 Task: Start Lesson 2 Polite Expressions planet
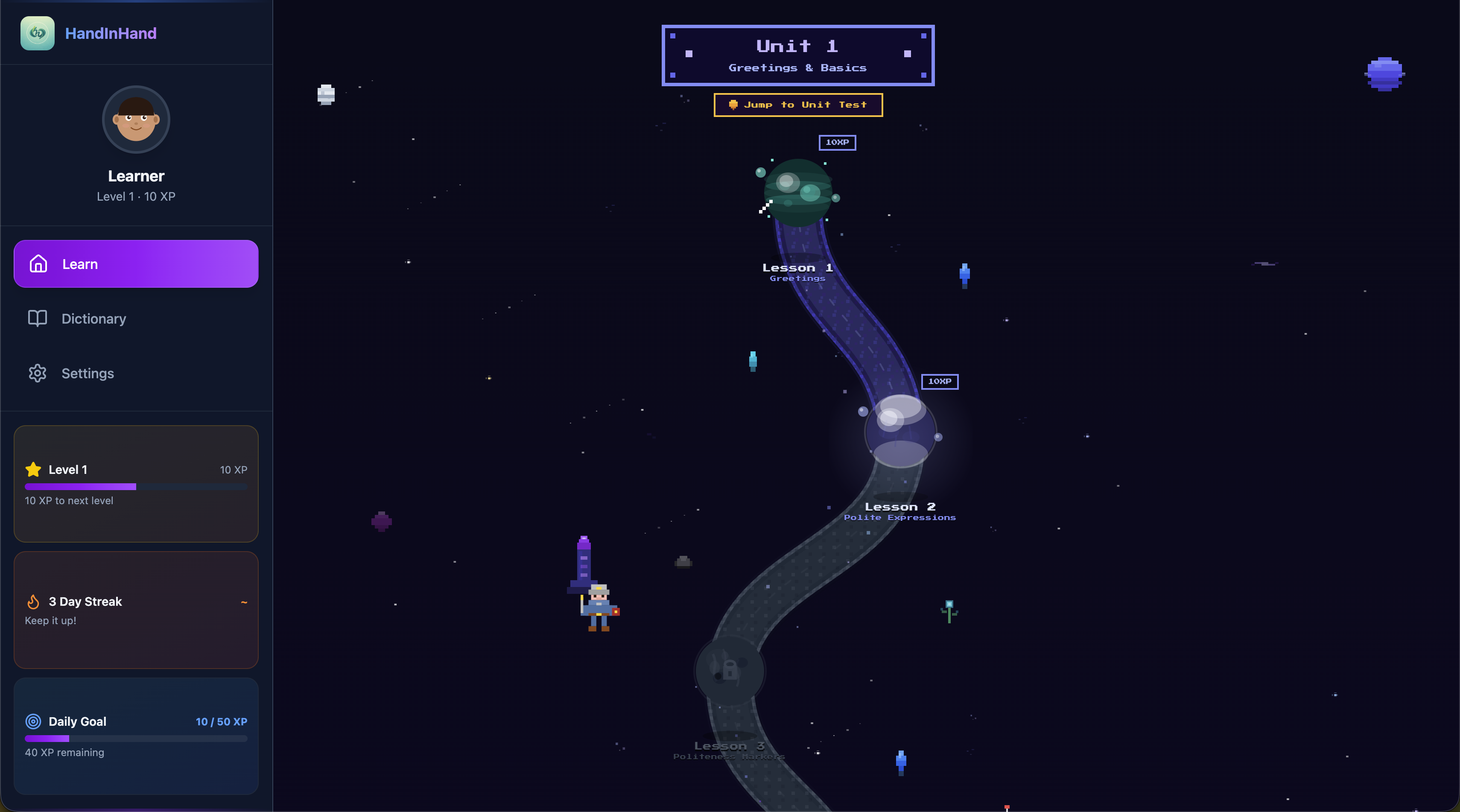pos(900,431)
